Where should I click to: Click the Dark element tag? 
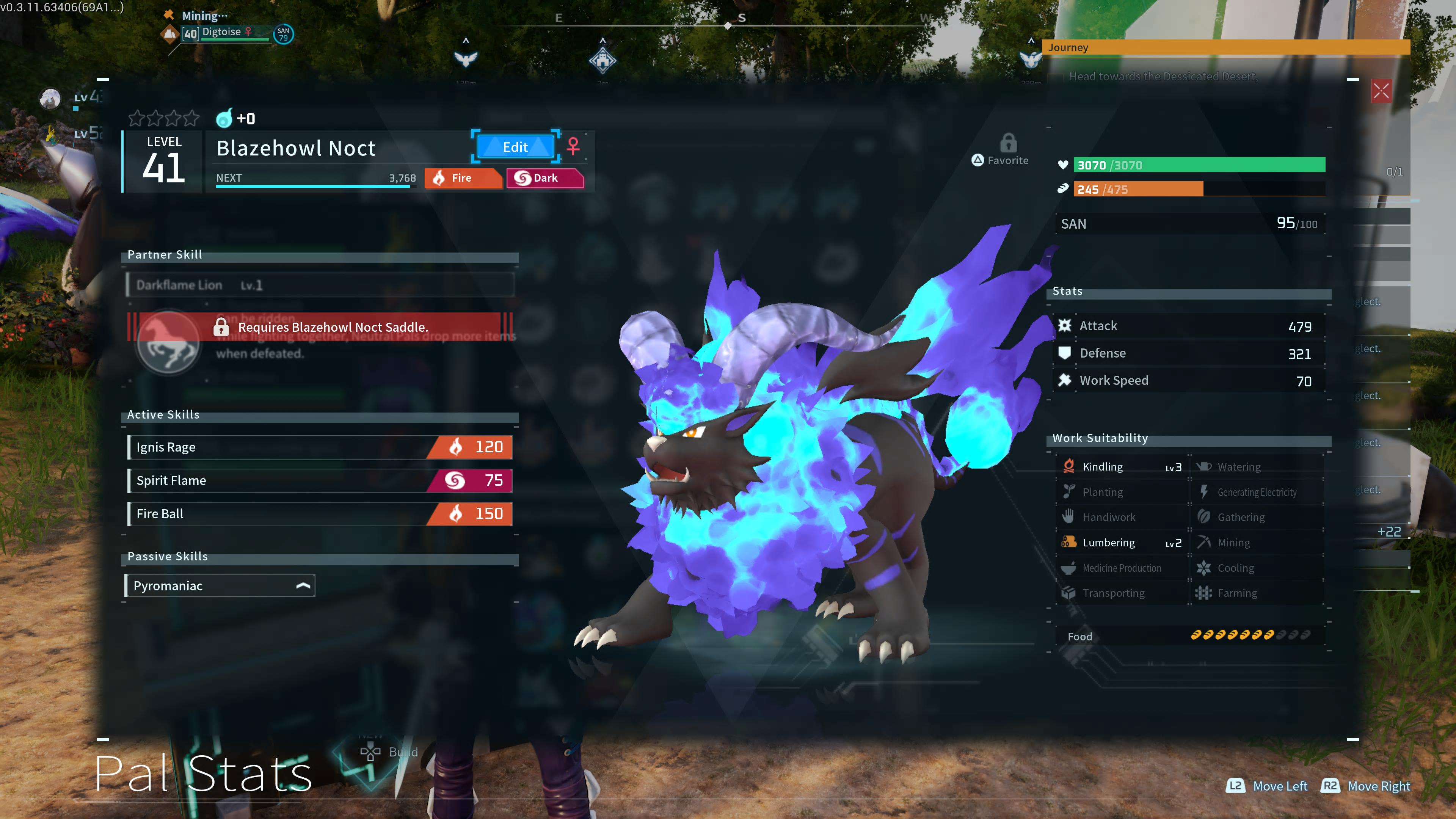click(544, 178)
